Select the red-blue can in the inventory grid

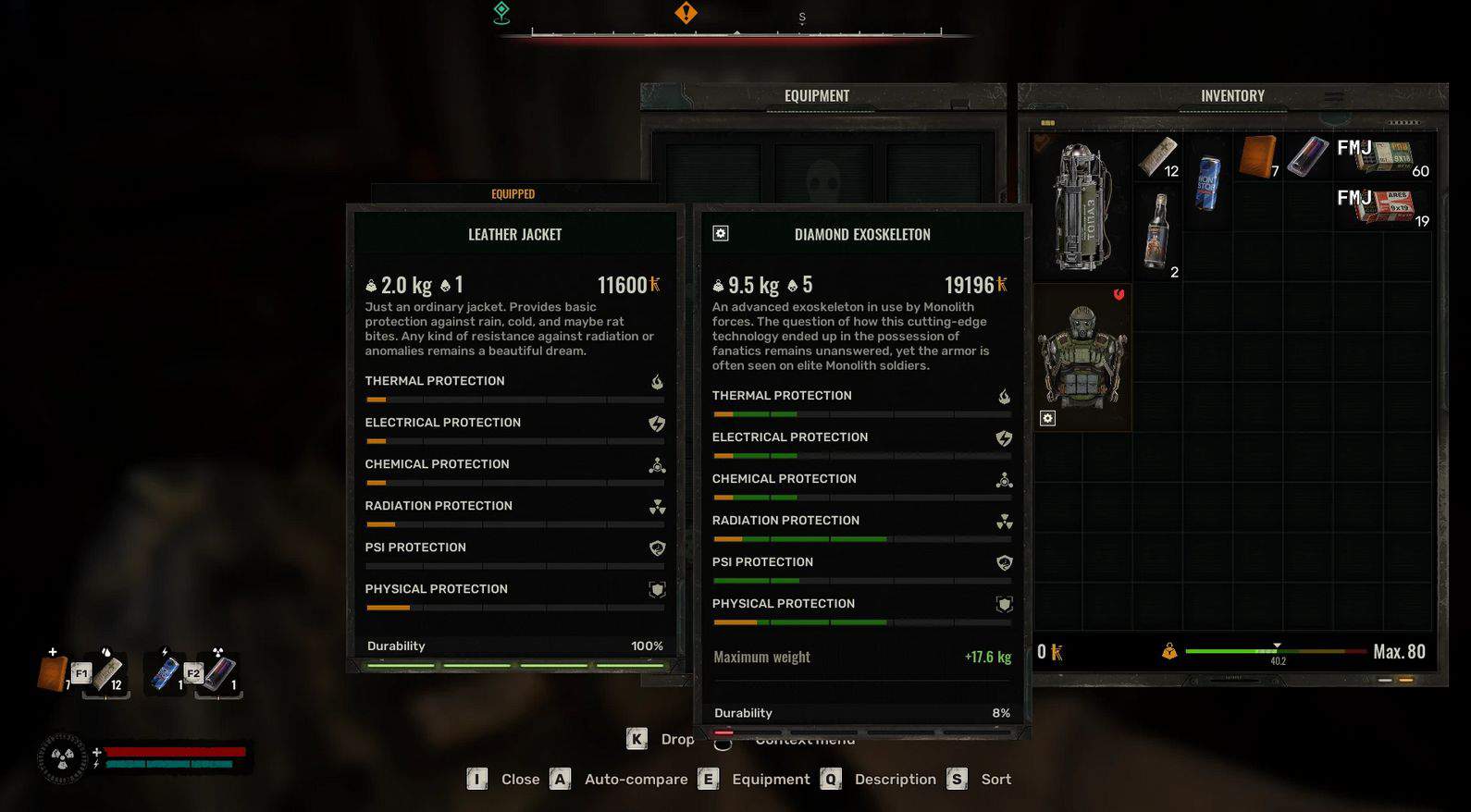[1306, 155]
